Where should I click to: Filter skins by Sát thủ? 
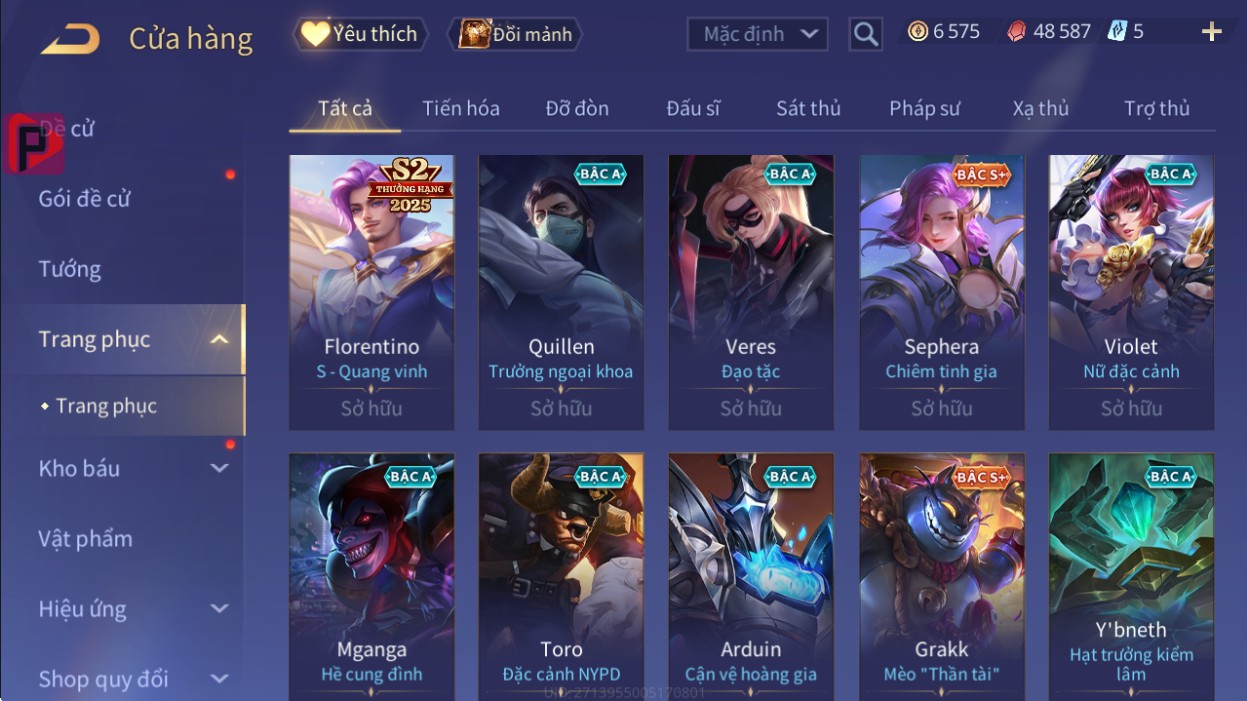(808, 108)
